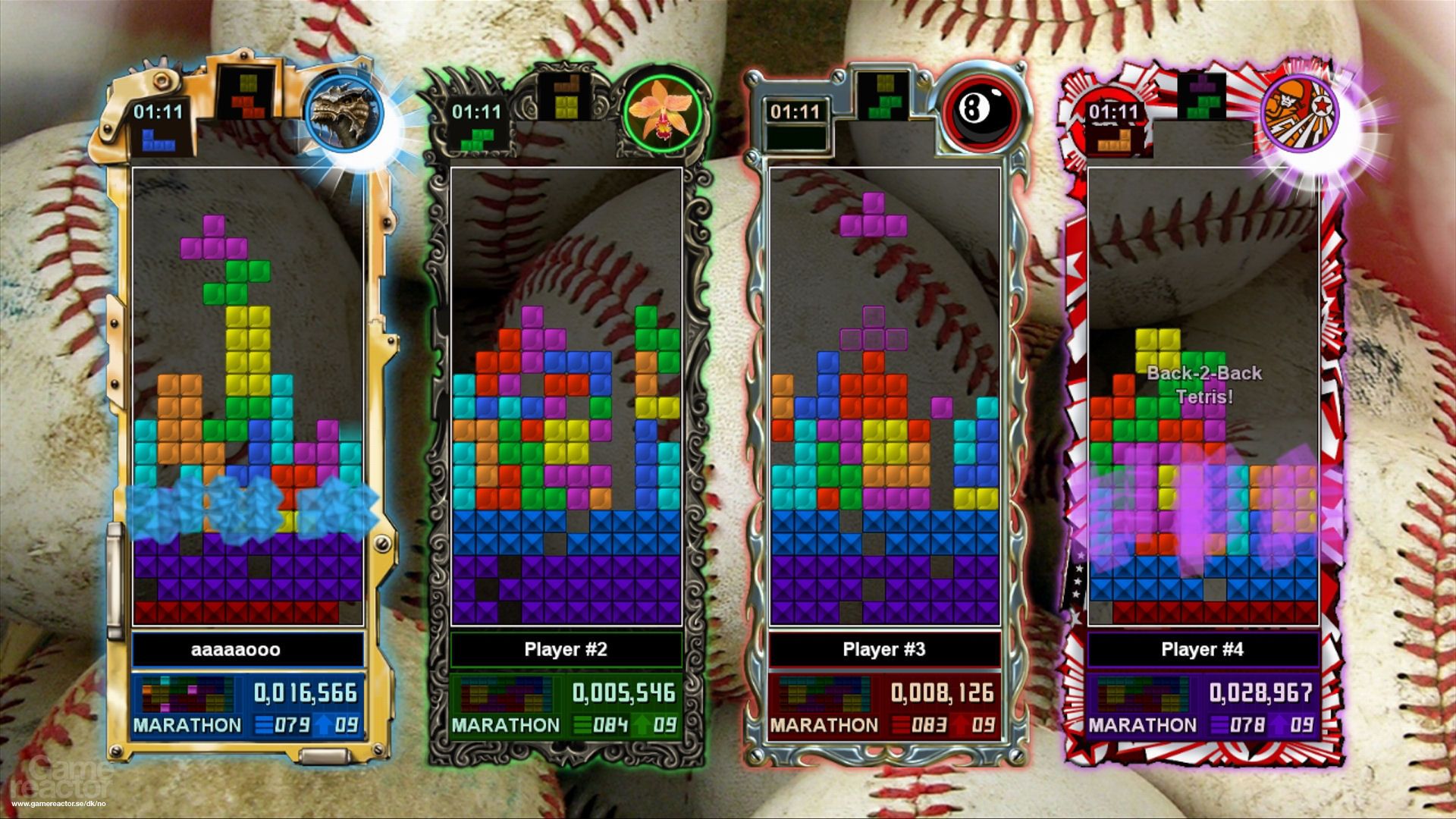Select the orchid flower avatar for Player #2
1456x819 pixels.
click(662, 110)
